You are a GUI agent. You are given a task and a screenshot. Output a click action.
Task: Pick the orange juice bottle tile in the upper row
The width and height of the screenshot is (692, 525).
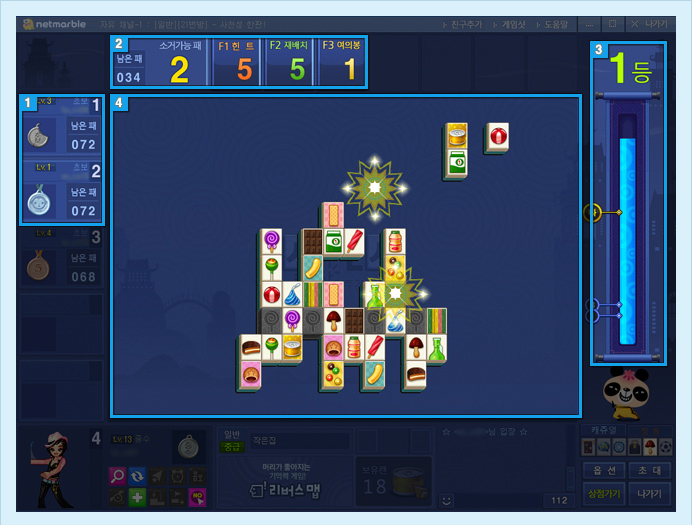click(x=395, y=241)
